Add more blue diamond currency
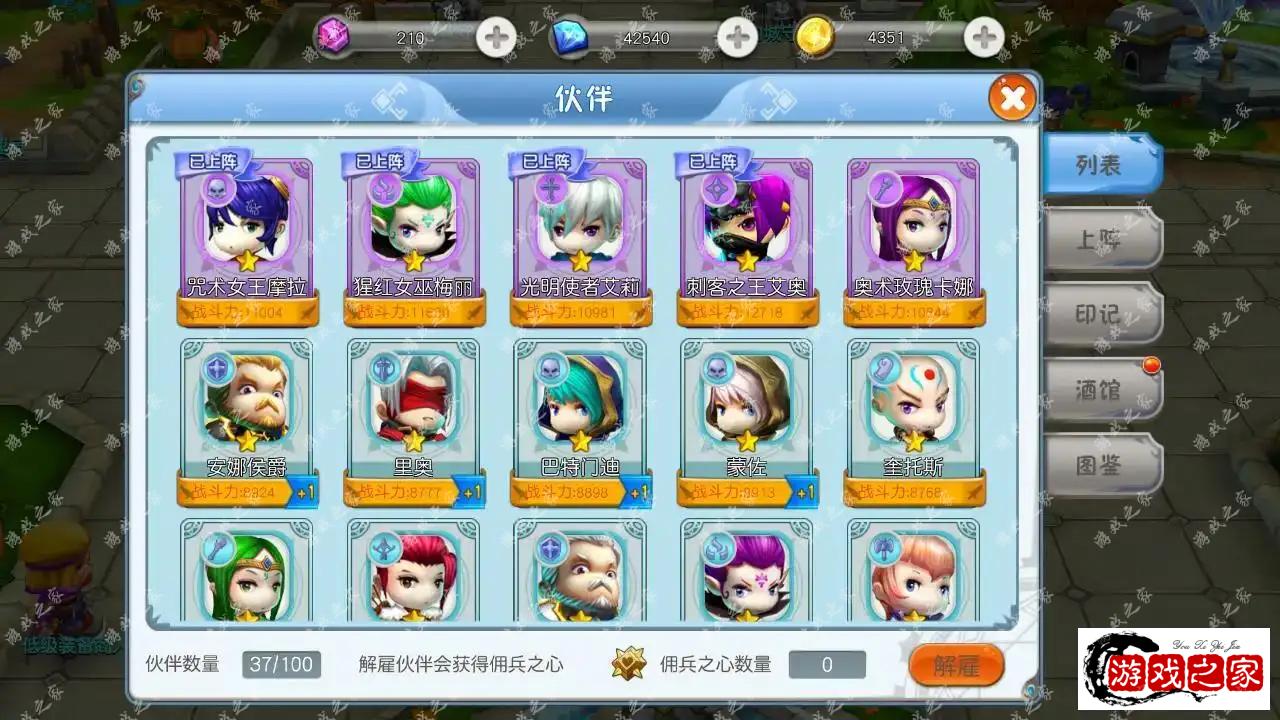 click(x=738, y=38)
